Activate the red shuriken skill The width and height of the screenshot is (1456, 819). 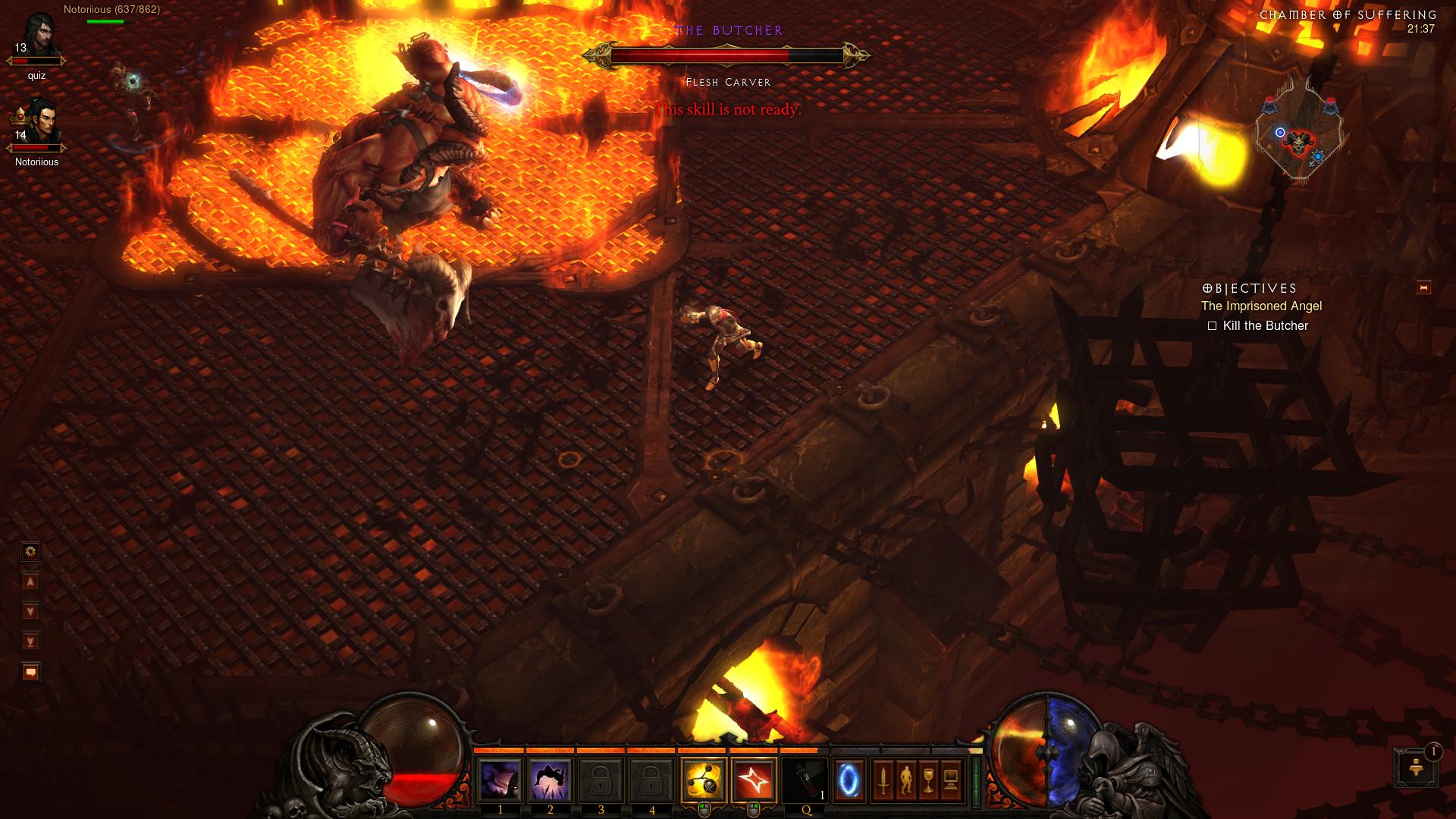pos(754,780)
